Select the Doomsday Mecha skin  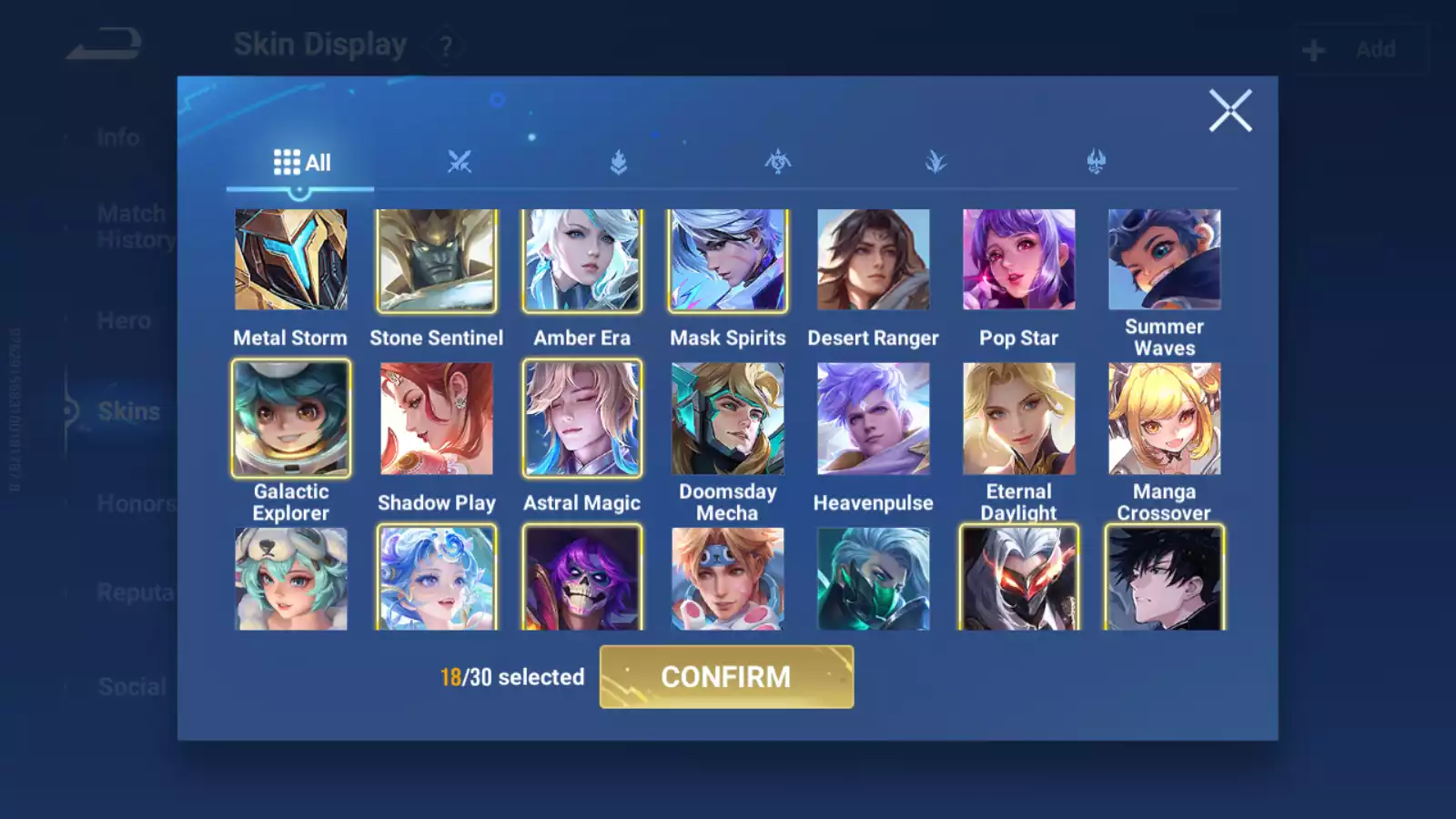728,419
